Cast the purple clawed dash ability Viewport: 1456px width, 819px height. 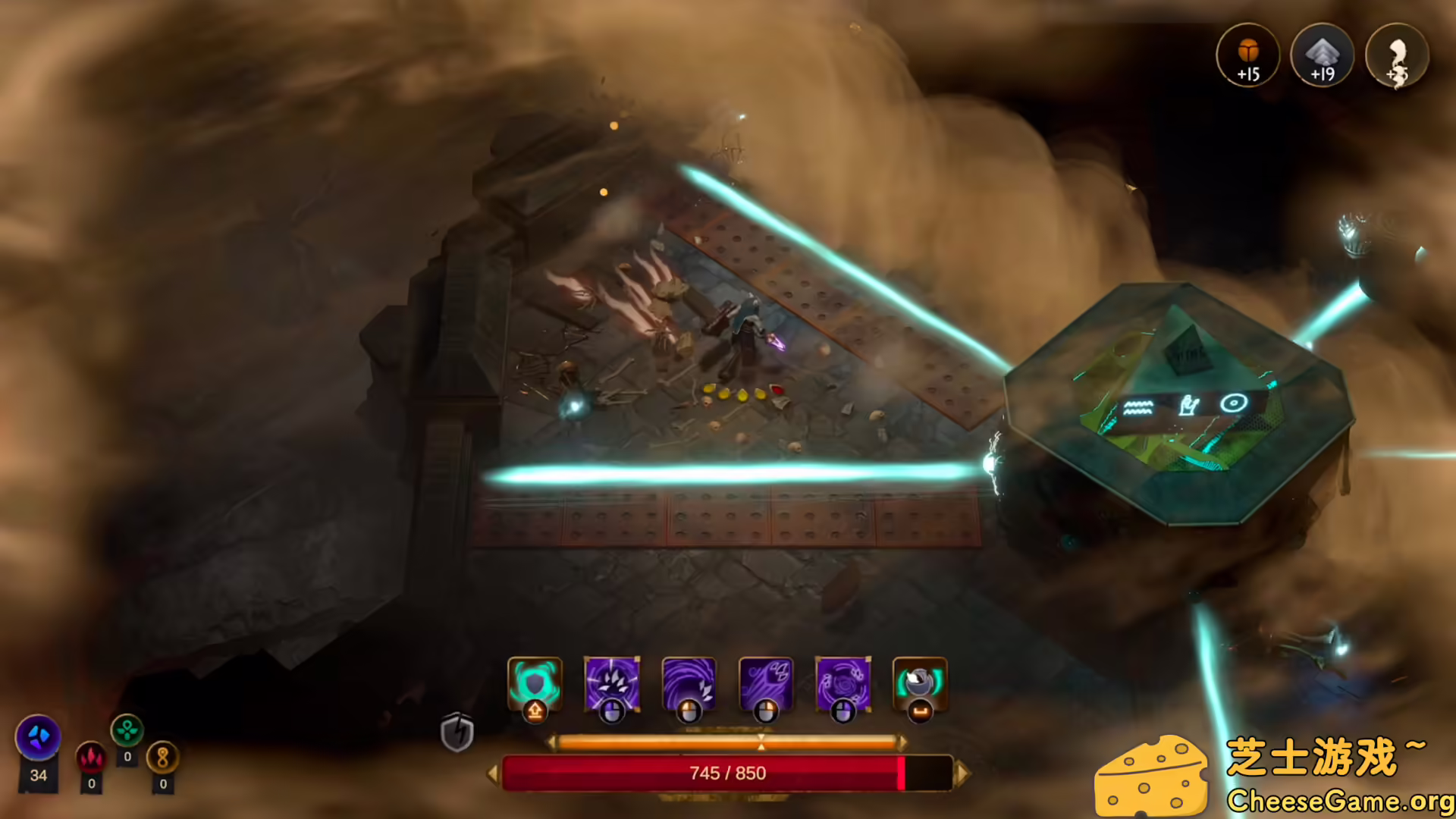766,683
